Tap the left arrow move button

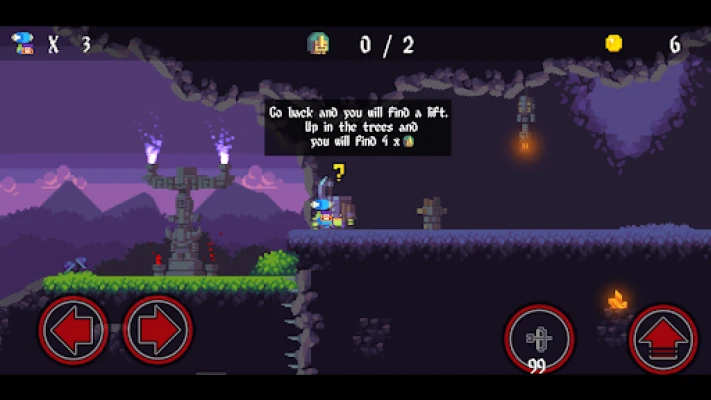tap(73, 330)
